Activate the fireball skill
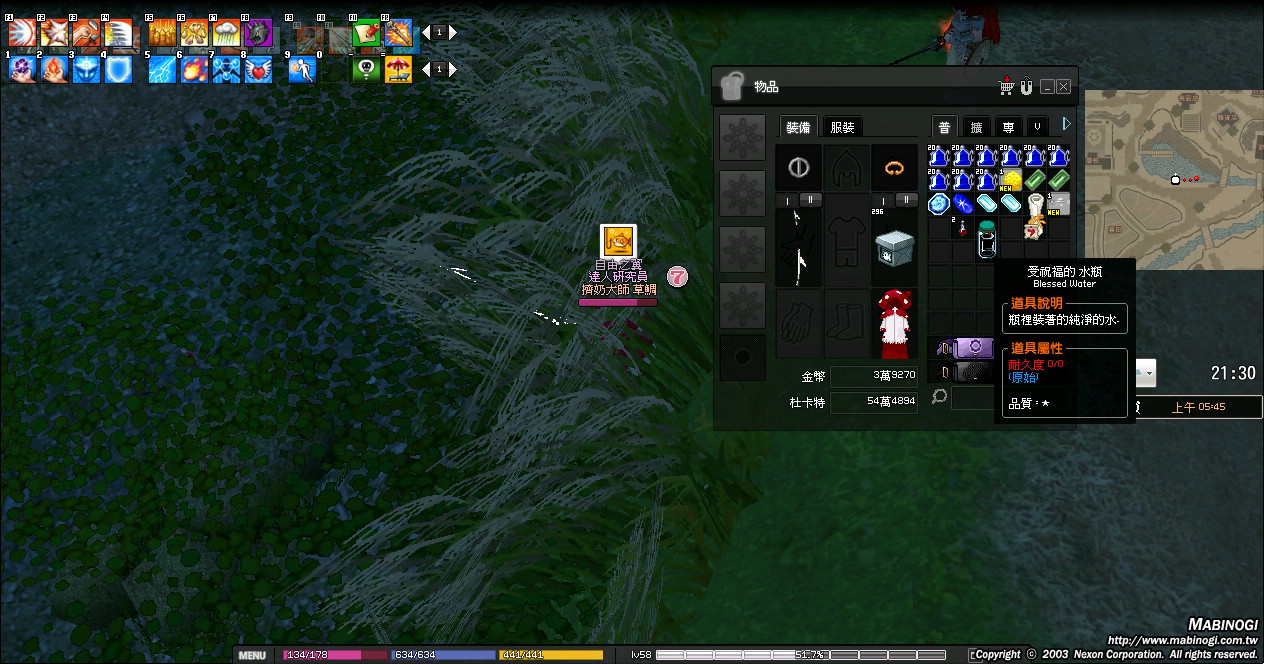 (195, 70)
